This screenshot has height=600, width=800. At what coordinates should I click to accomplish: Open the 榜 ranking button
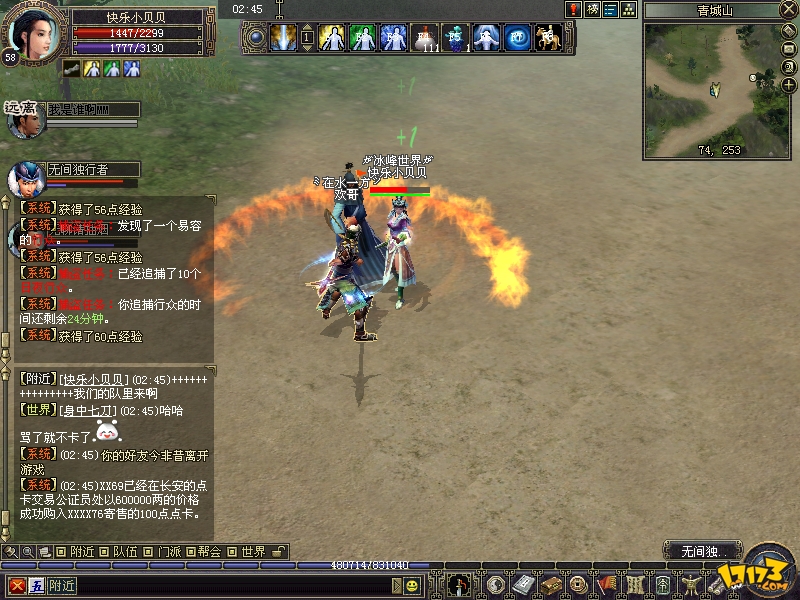click(592, 9)
